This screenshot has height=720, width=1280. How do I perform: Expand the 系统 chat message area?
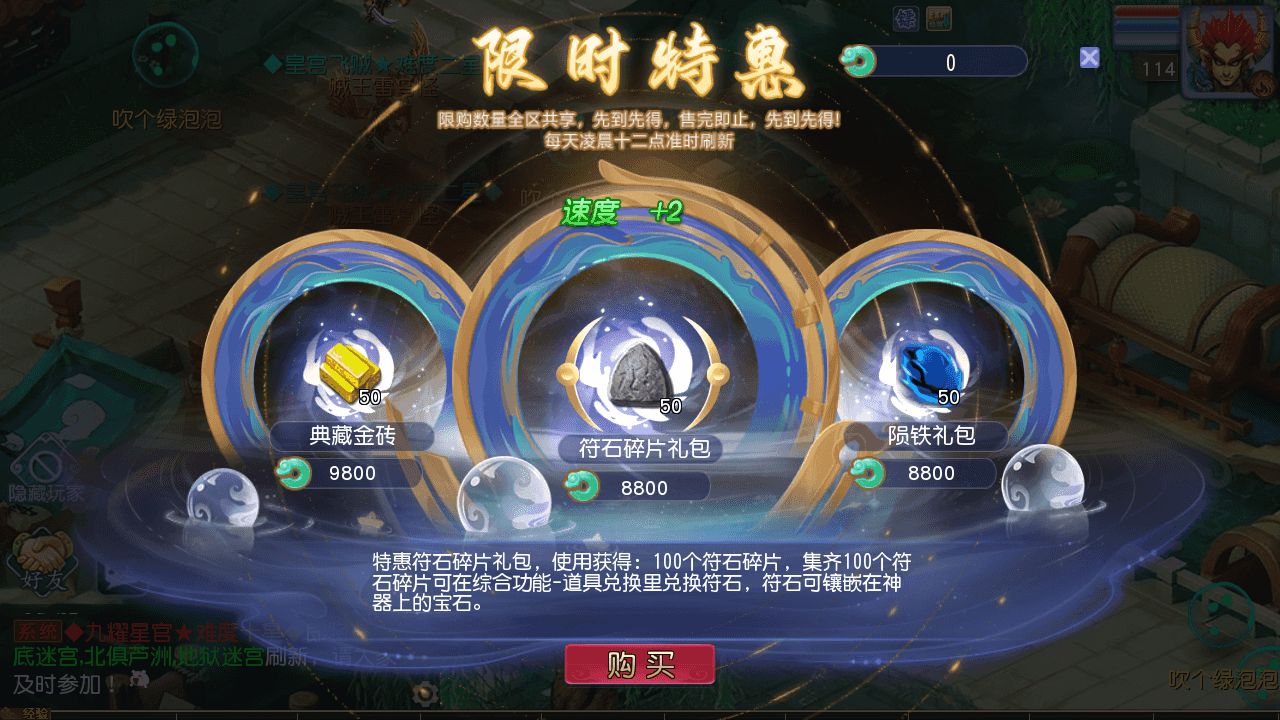pos(150,660)
